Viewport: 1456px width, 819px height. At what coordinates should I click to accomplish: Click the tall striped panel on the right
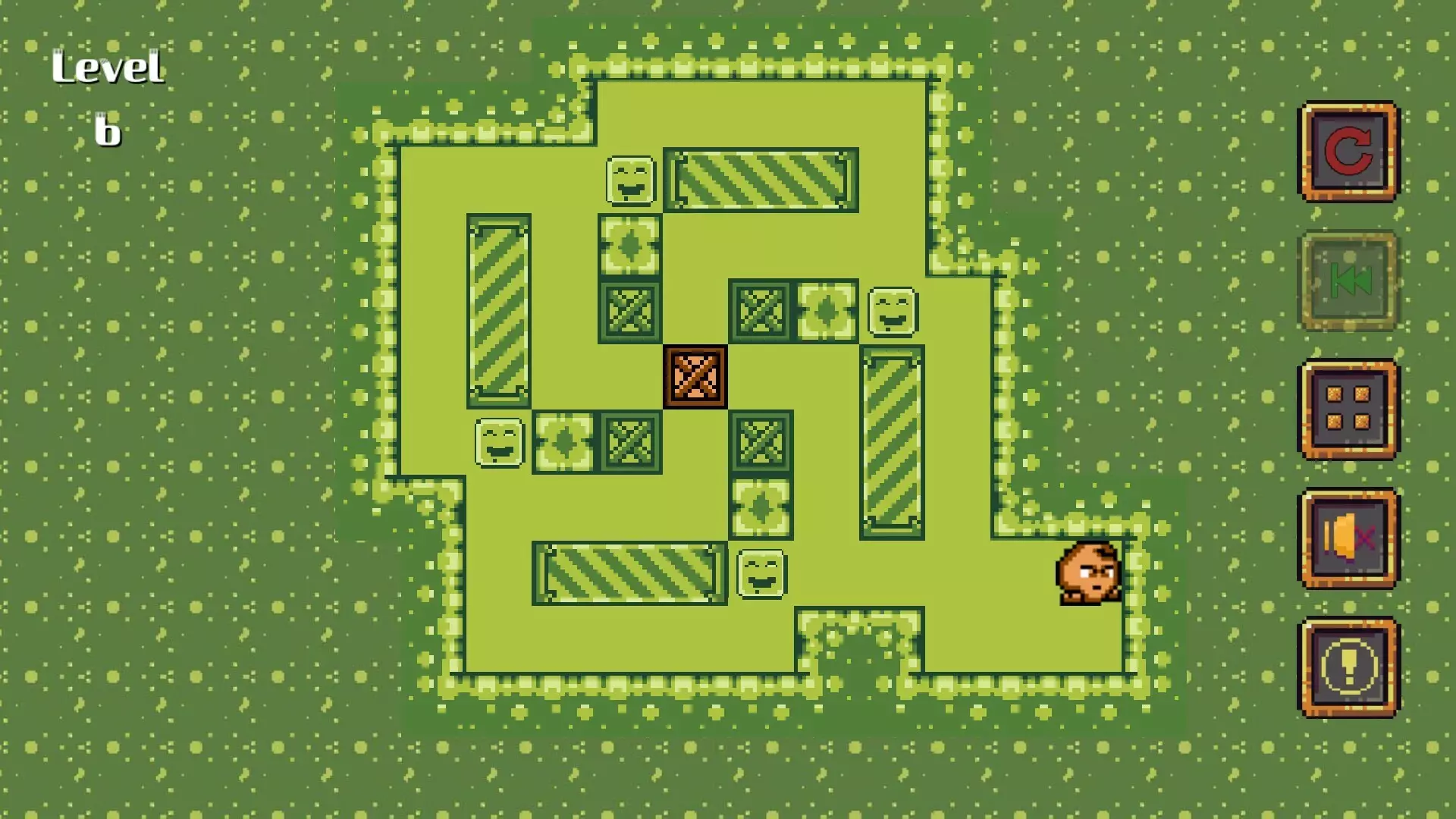coord(891,440)
